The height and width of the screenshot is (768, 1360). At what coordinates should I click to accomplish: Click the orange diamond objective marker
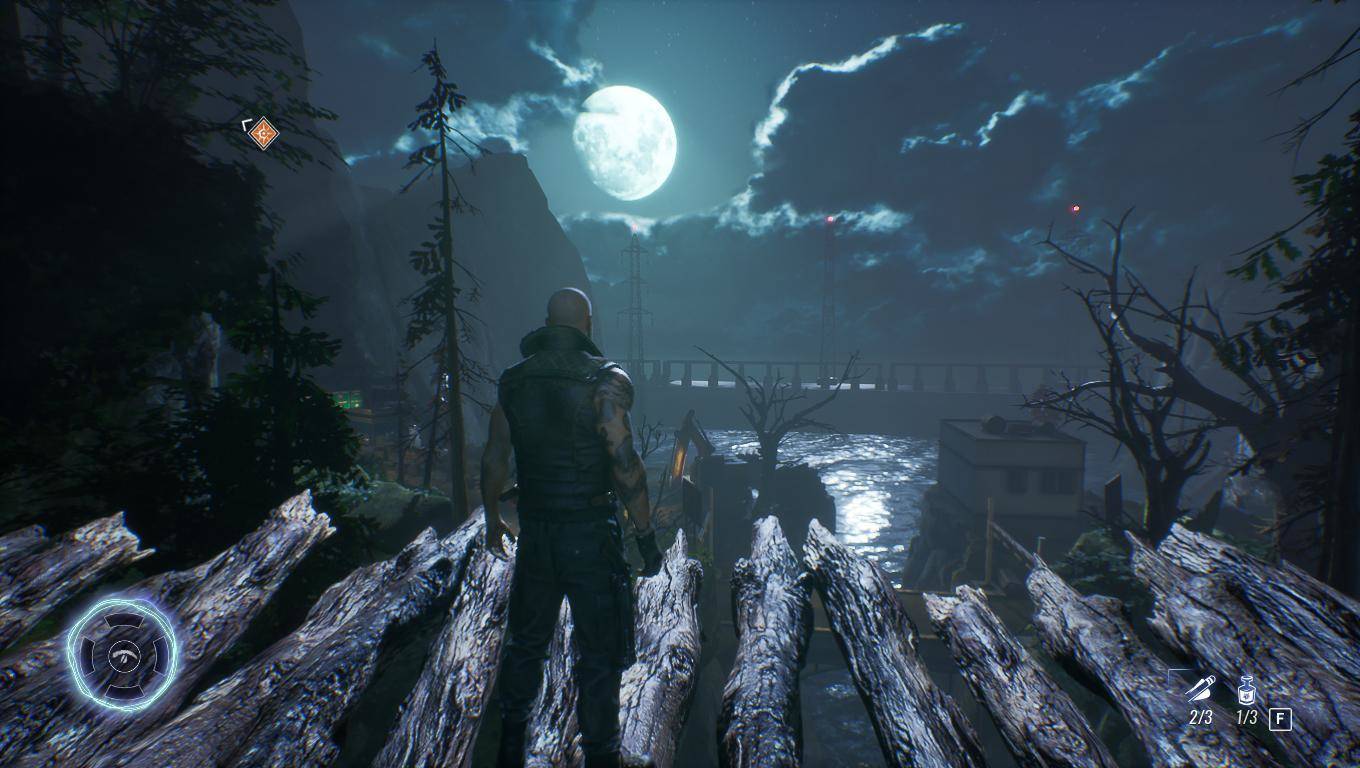[x=262, y=132]
